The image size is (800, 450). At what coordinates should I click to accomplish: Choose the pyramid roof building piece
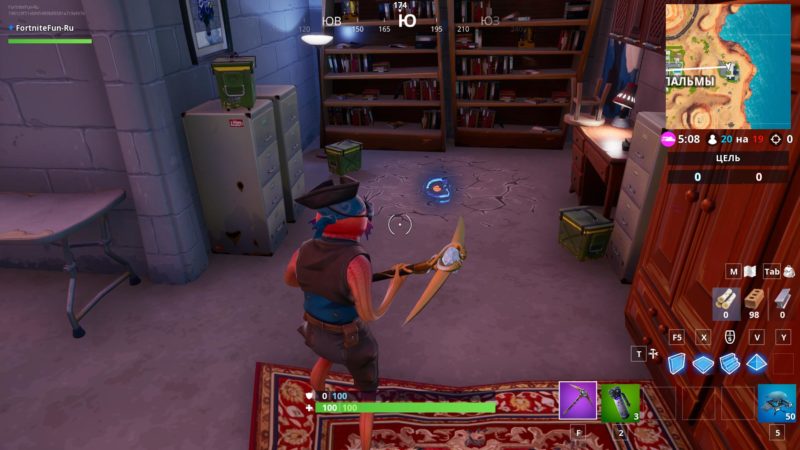757,363
